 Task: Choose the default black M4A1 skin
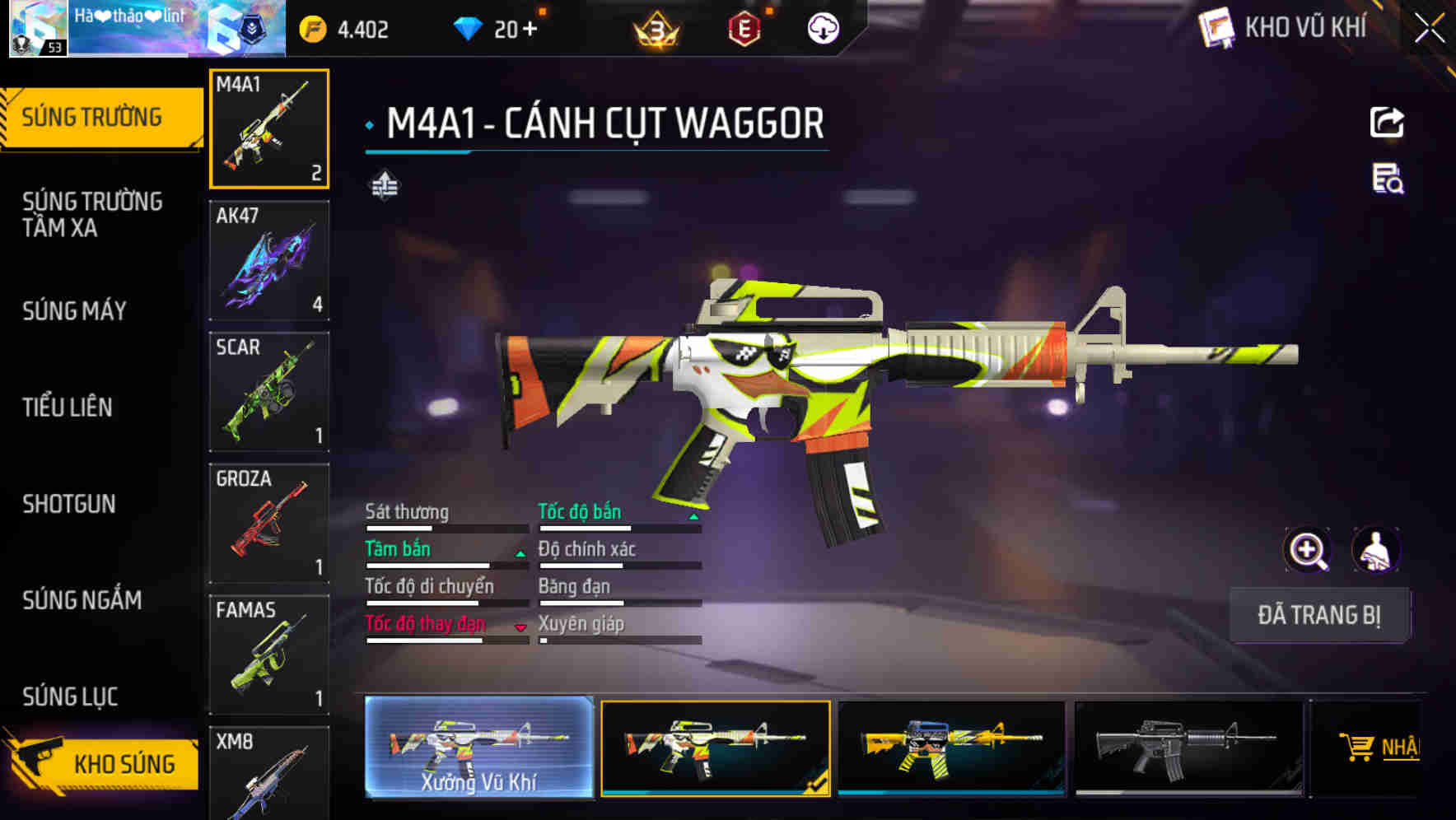click(x=1188, y=748)
